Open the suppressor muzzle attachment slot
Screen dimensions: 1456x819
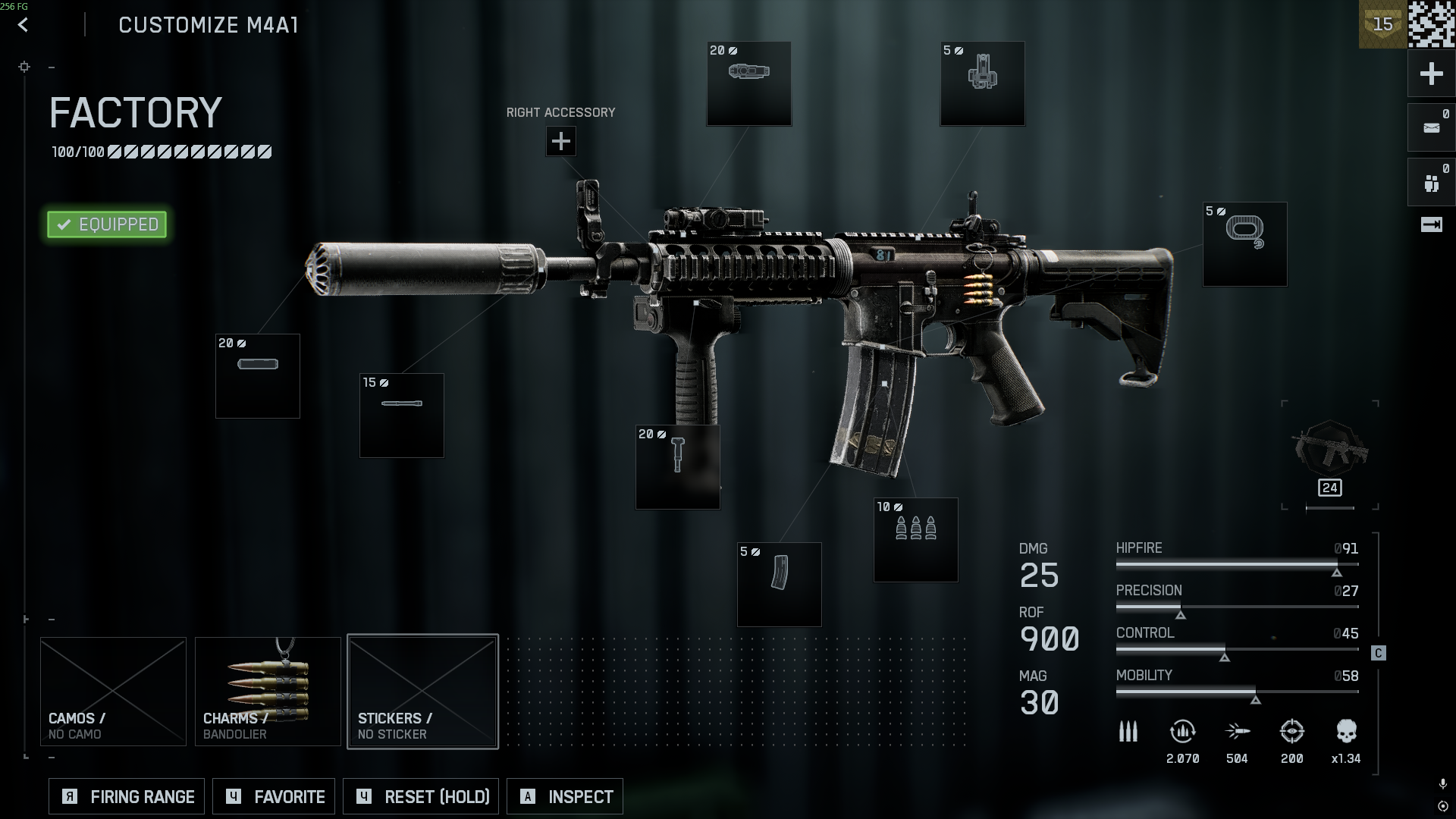258,376
